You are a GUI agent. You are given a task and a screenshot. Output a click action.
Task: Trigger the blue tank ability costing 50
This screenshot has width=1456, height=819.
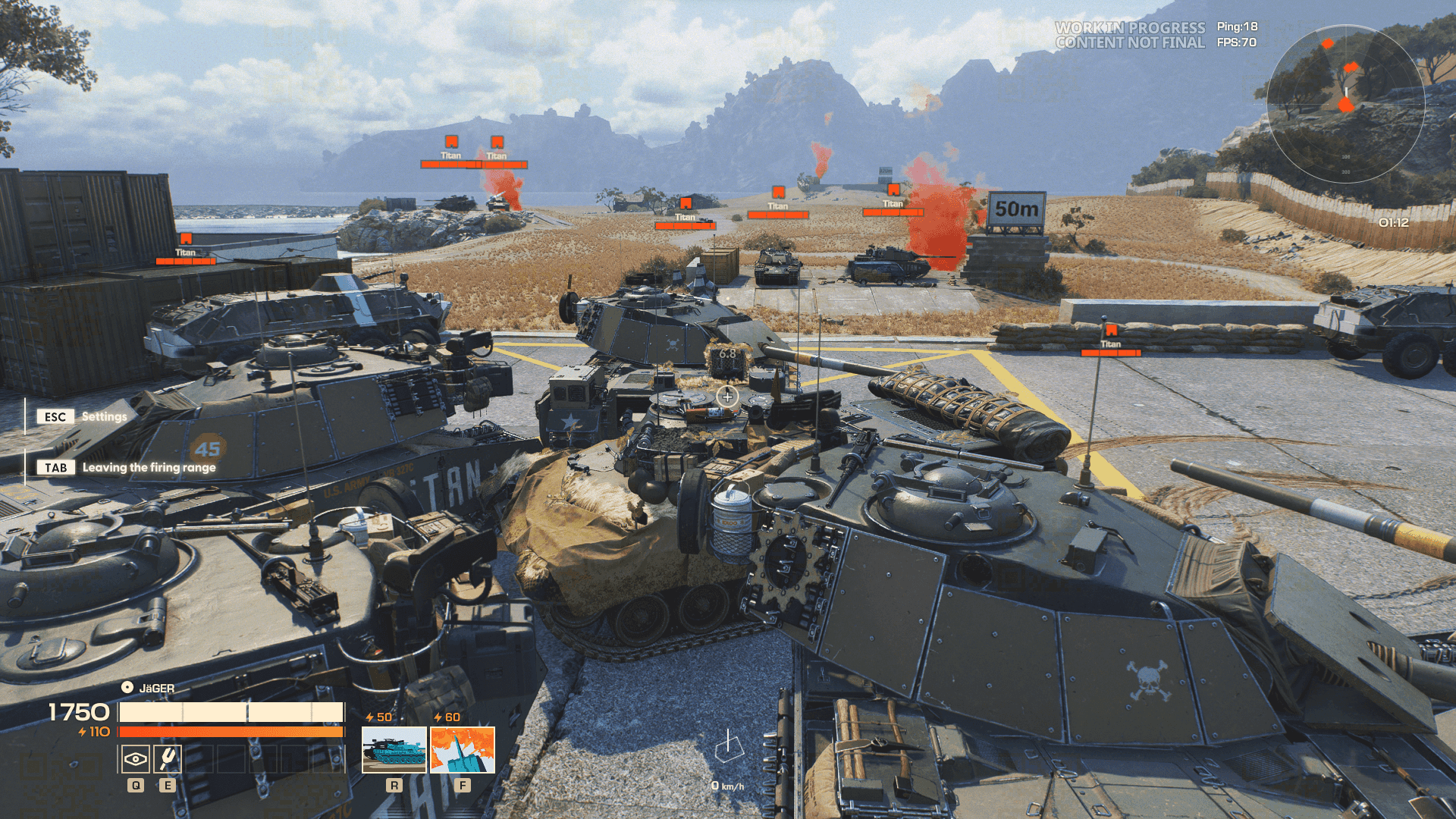[x=394, y=750]
